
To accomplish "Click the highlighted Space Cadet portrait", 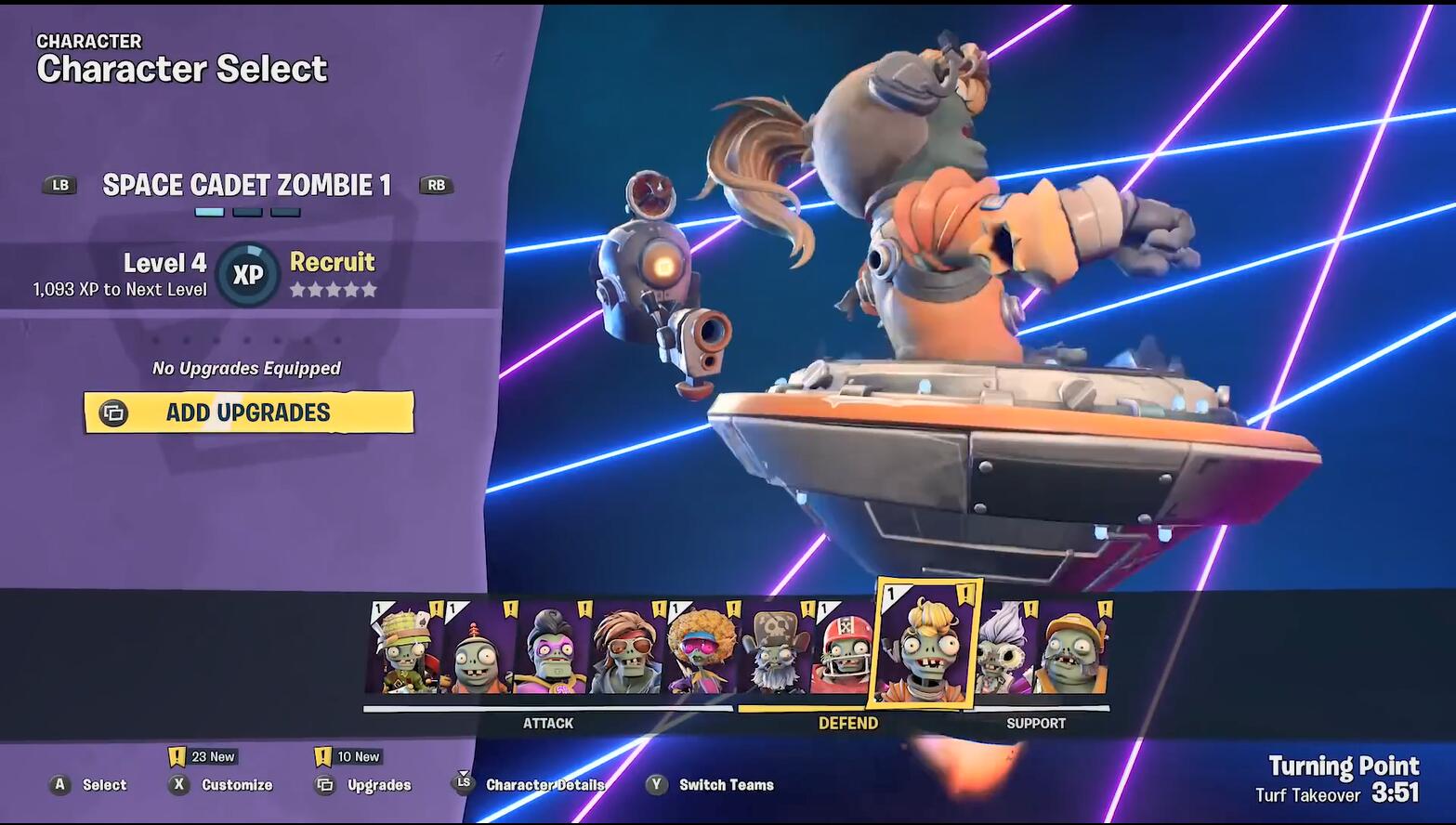I will 925,645.
